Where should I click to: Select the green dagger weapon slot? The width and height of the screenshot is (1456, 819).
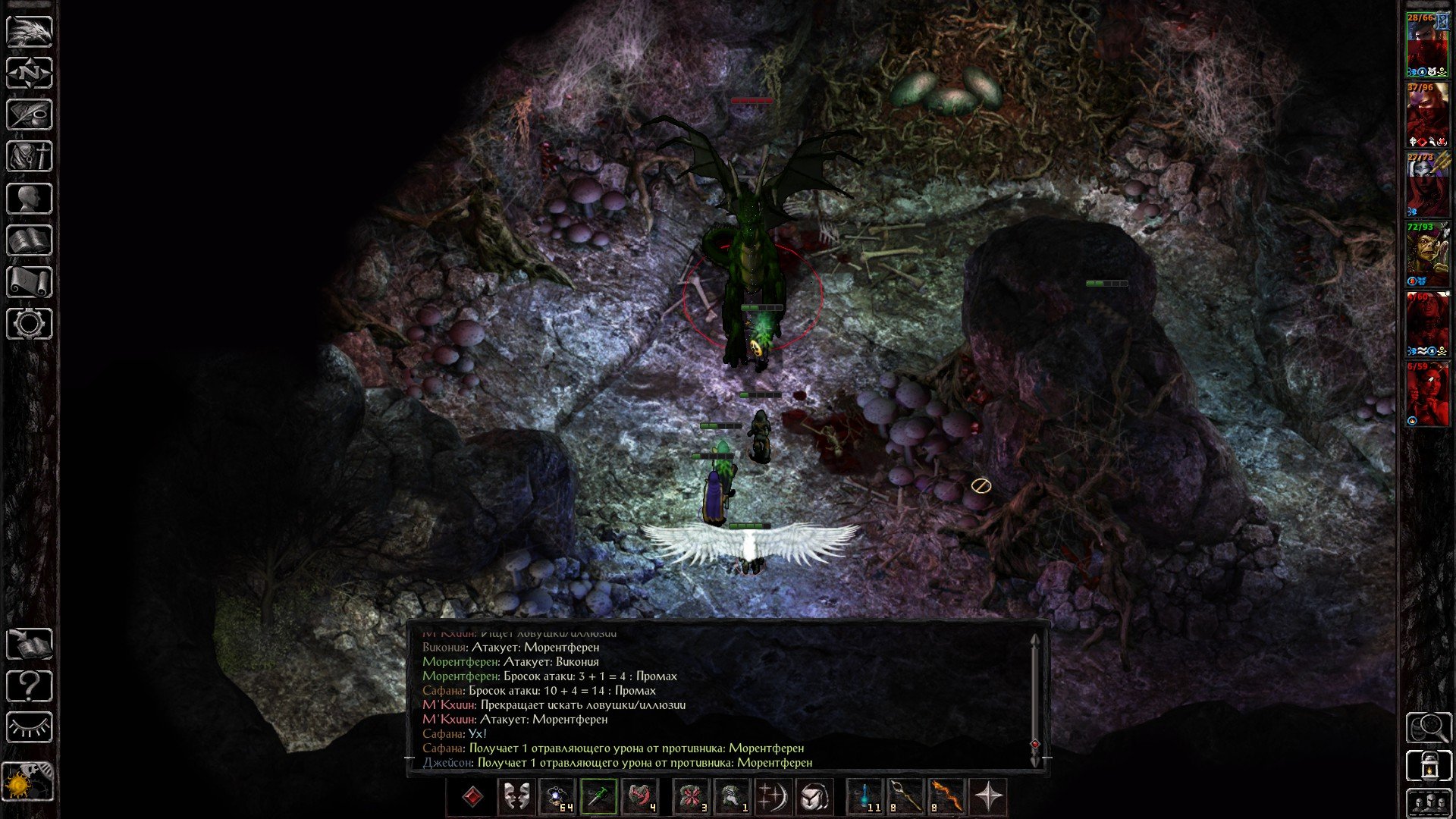(598, 797)
